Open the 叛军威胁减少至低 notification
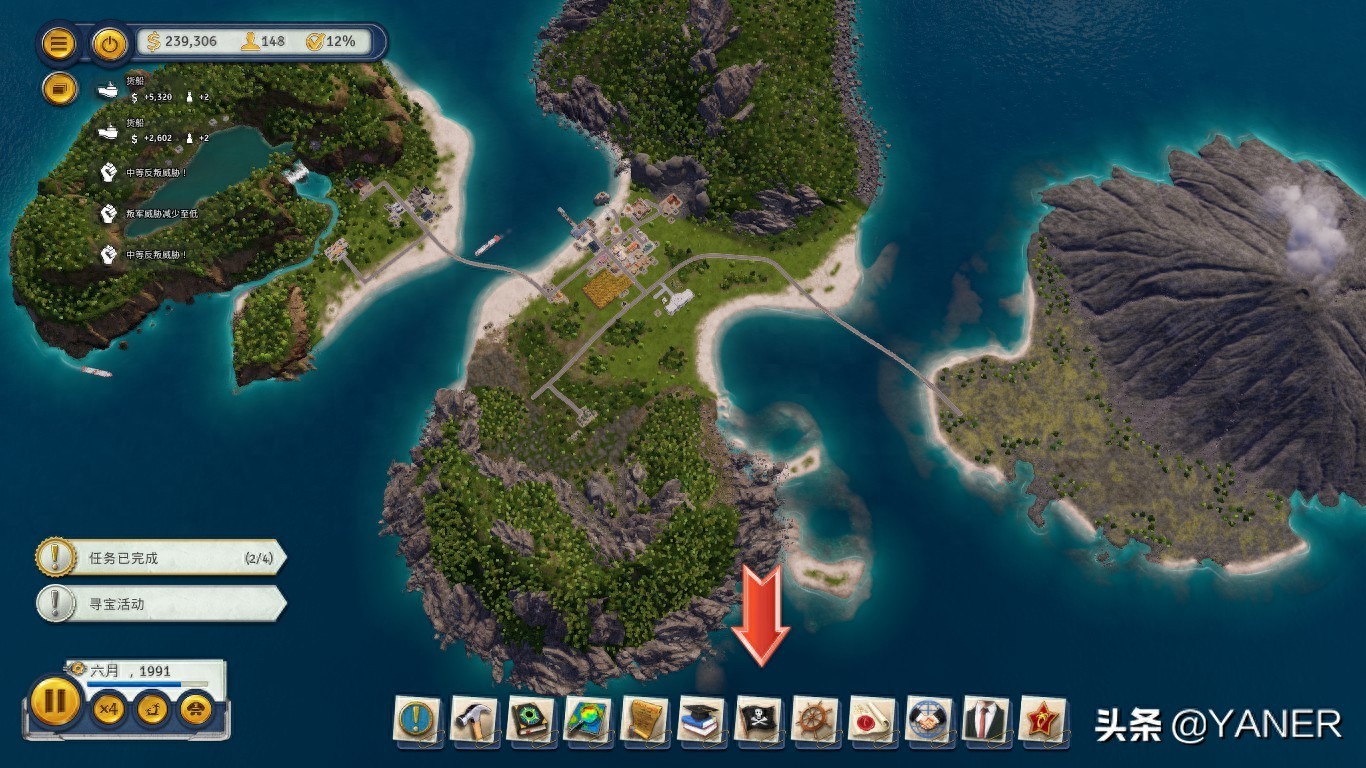This screenshot has width=1366, height=768. 150,213
